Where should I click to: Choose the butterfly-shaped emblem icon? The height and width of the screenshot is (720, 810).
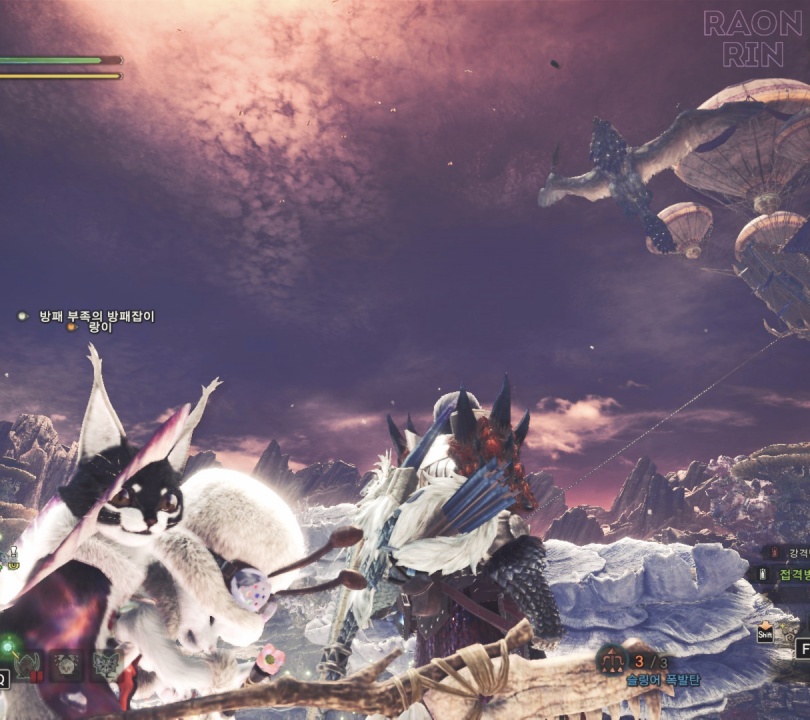104,664
